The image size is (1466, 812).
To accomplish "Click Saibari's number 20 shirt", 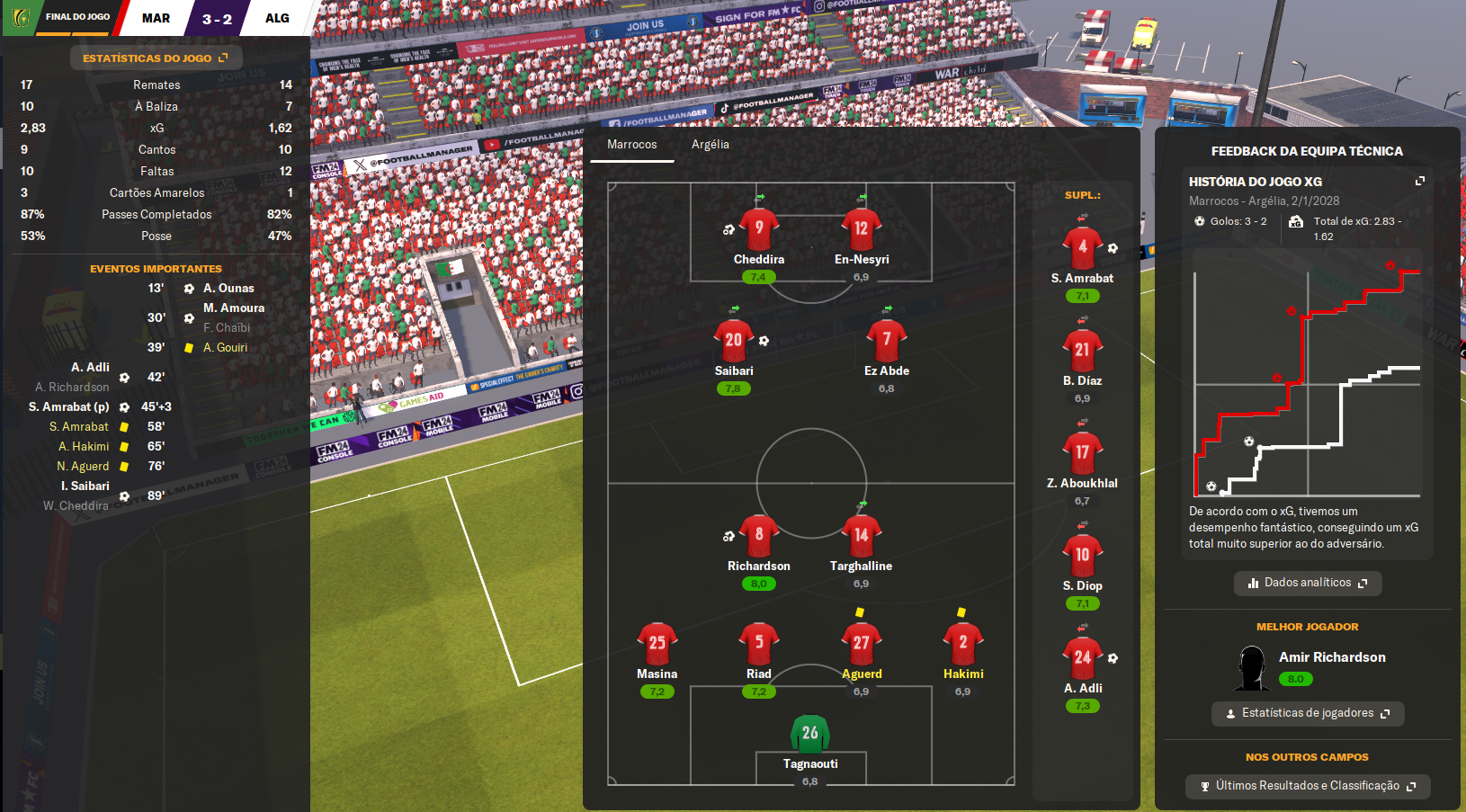I will (734, 340).
